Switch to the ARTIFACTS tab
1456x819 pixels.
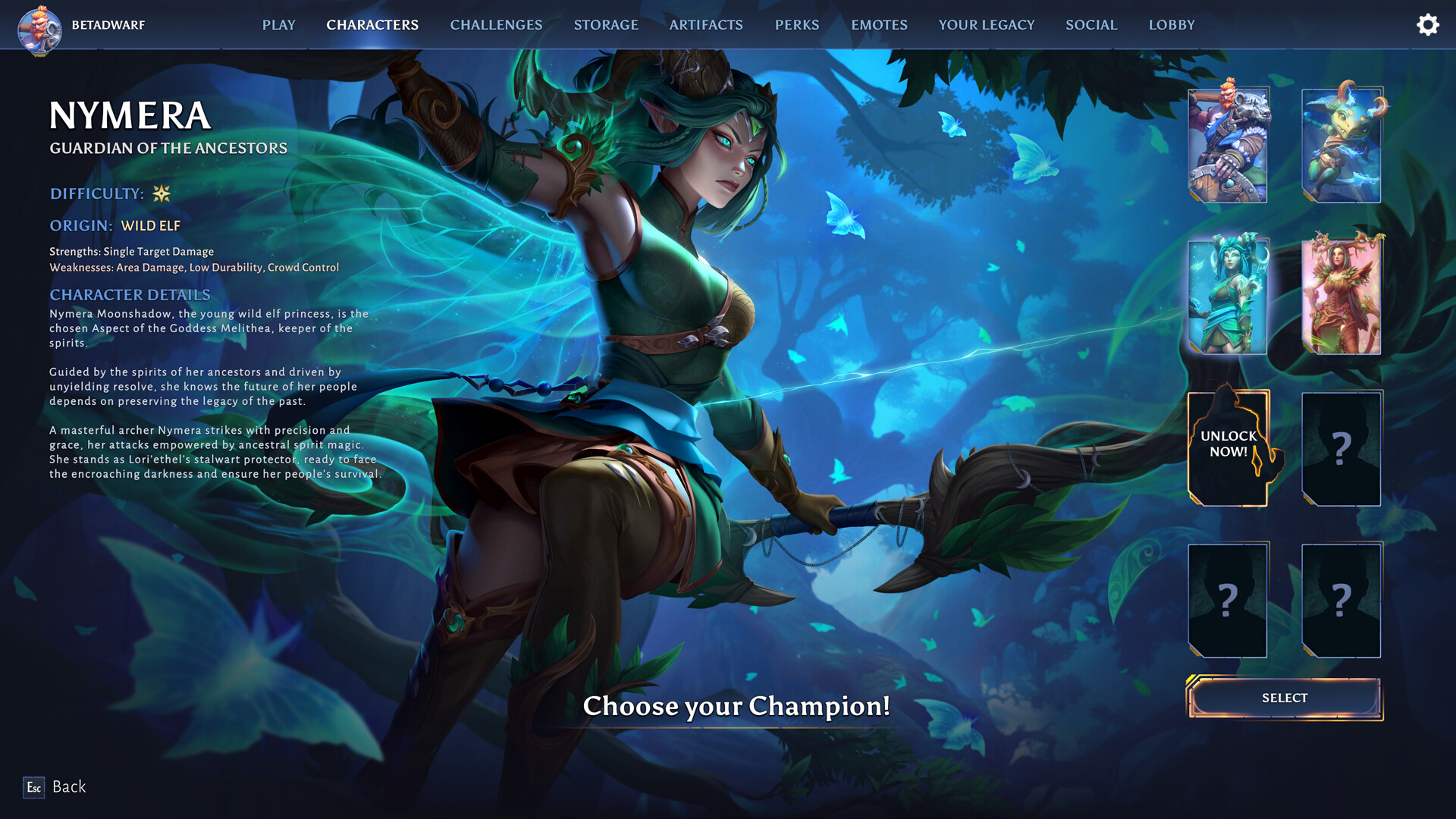pos(705,24)
